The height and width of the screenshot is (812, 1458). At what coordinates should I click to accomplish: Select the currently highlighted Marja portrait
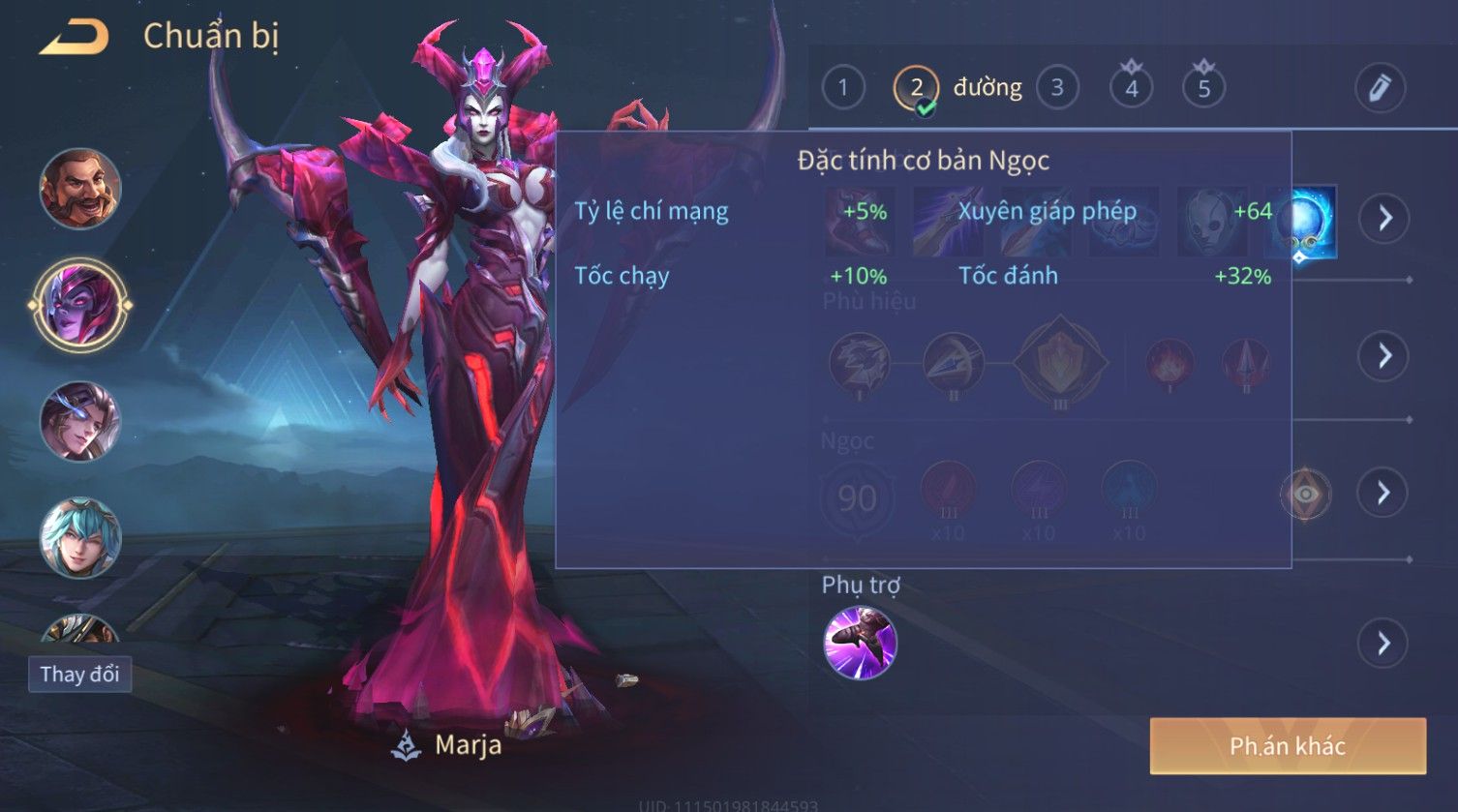coord(80,305)
